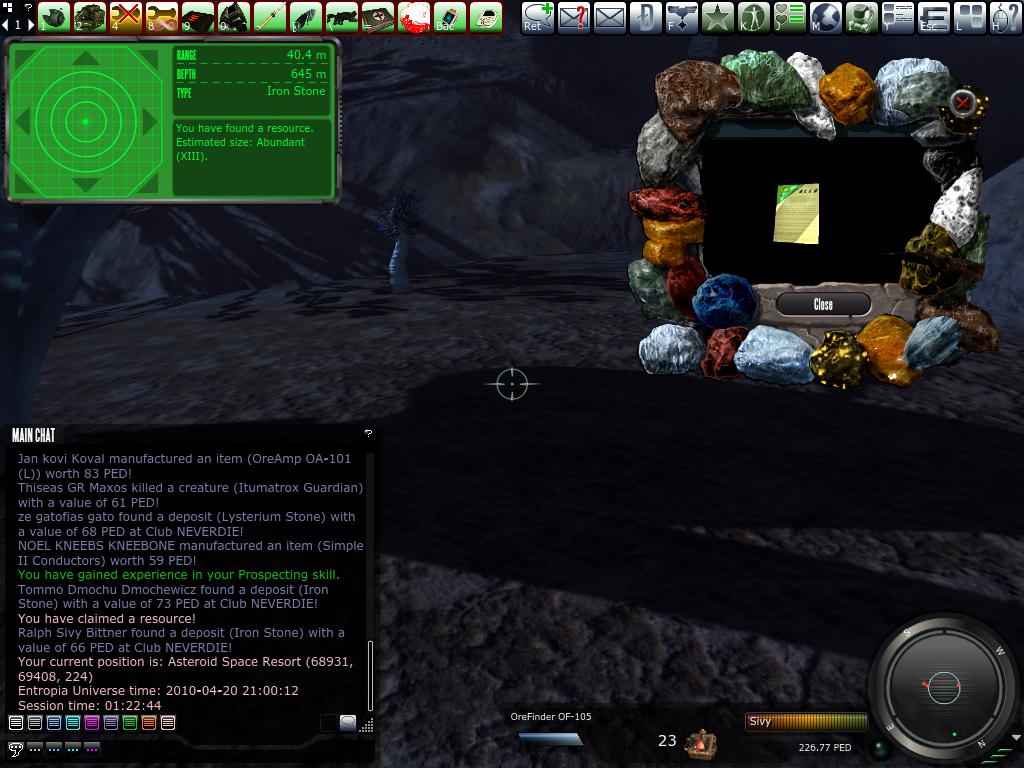This screenshot has width=1024, height=768.
Task: Click the speech bubble chat input button
Action: tap(14, 748)
